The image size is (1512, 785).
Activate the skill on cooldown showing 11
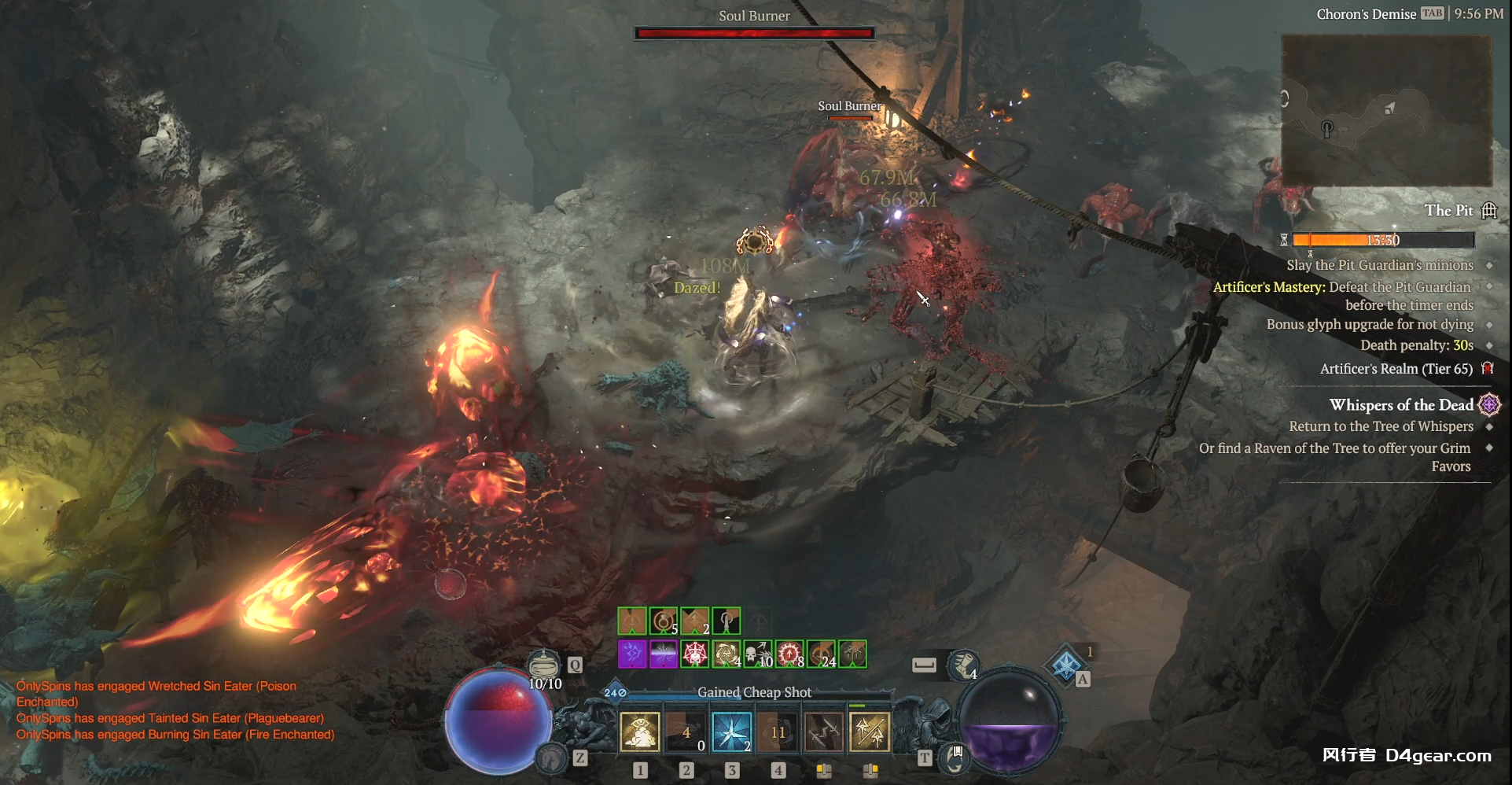778,732
